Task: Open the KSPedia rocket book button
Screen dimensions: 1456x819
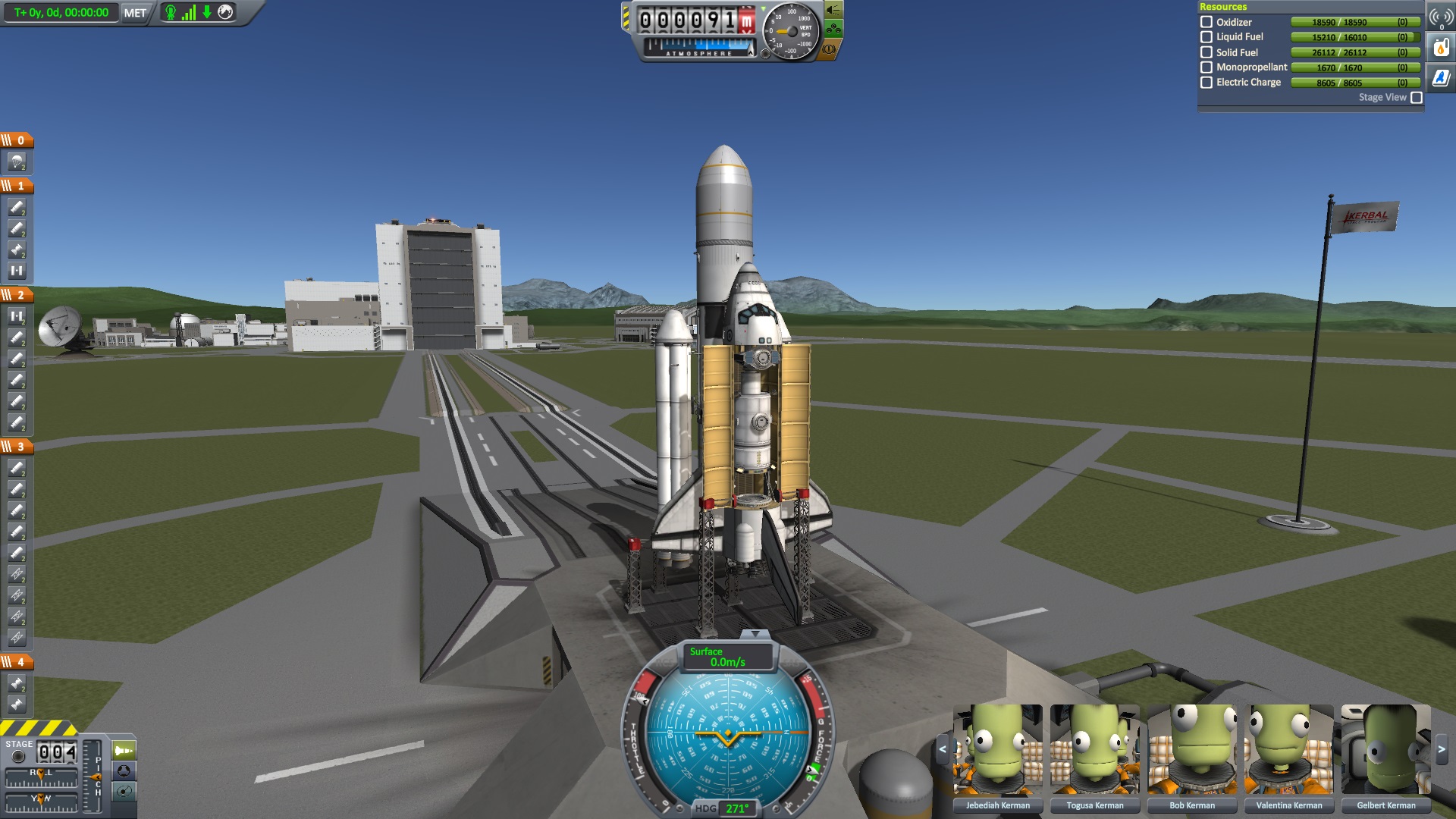Action: [1441, 77]
